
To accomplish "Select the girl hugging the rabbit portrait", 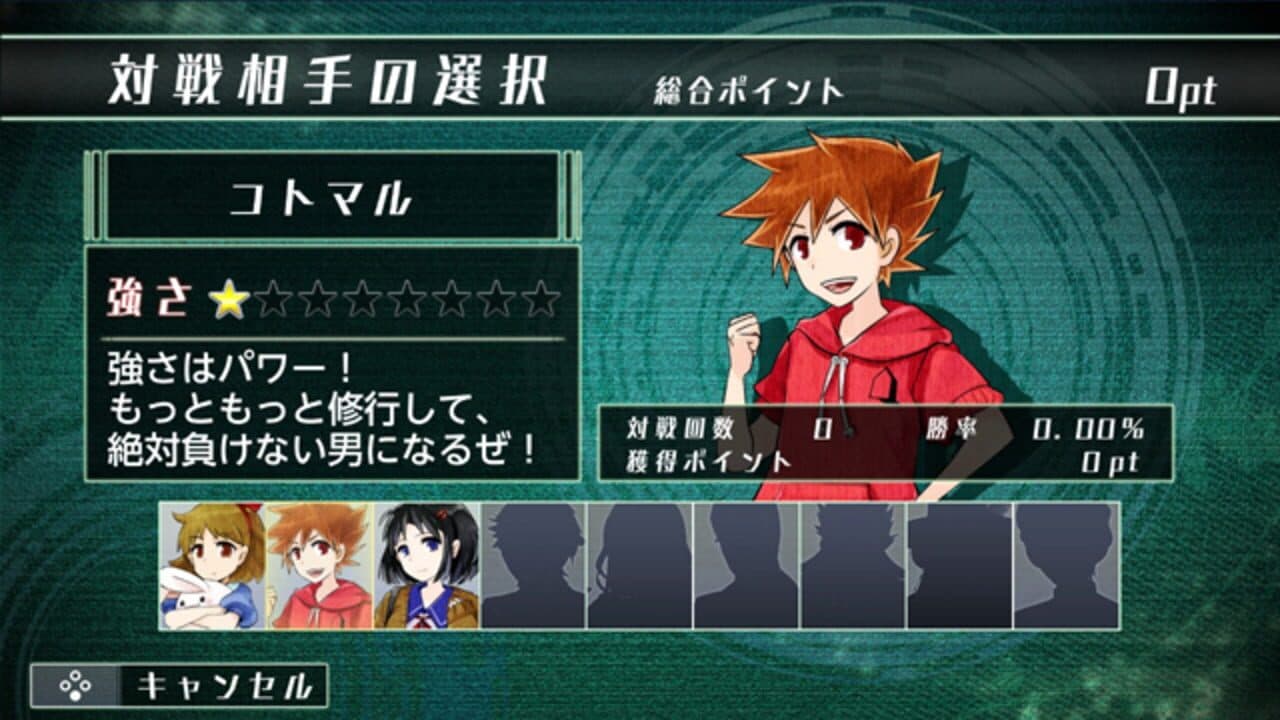I will (x=210, y=565).
